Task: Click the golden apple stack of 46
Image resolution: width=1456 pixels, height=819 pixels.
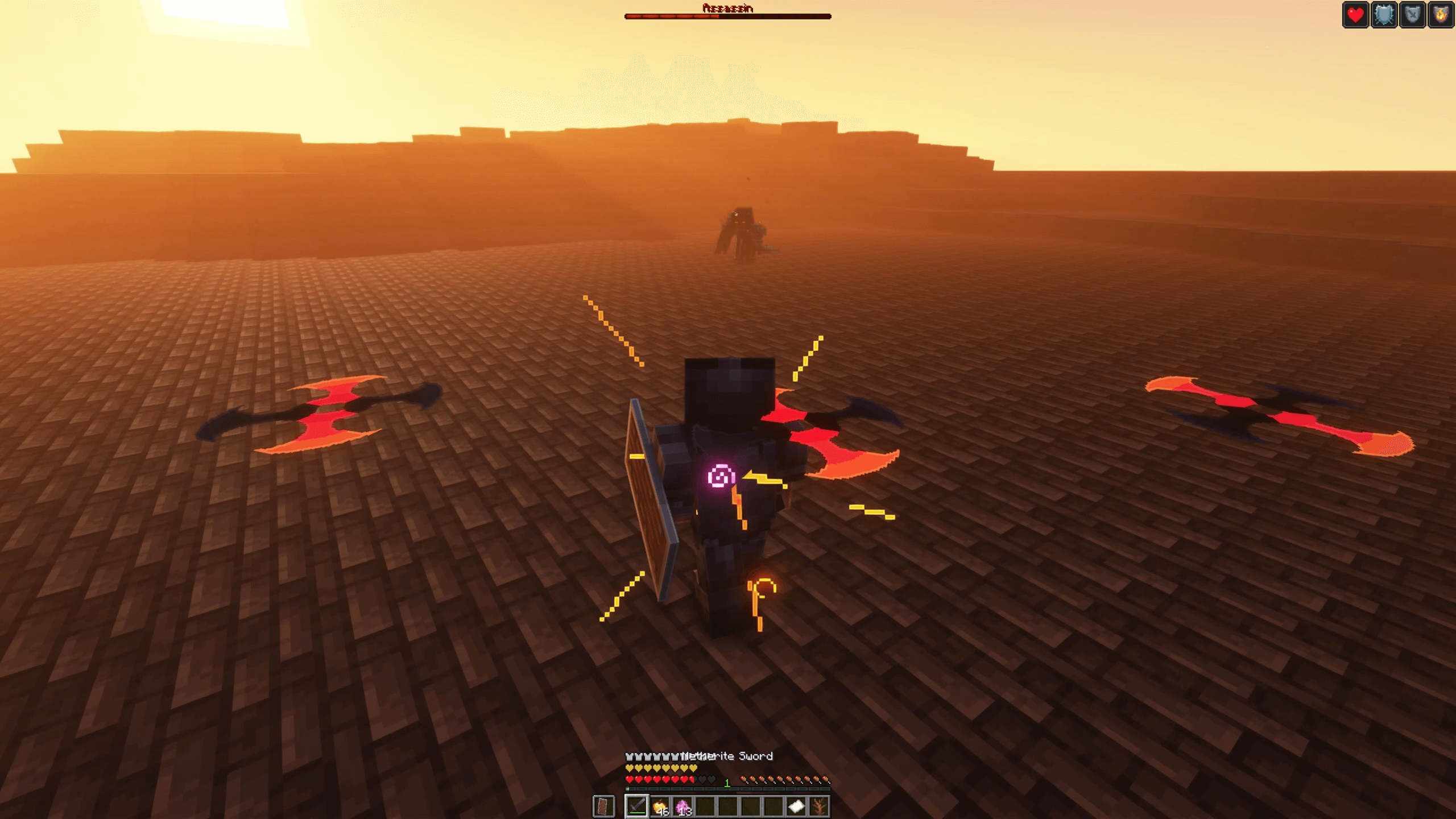Action: (x=661, y=805)
